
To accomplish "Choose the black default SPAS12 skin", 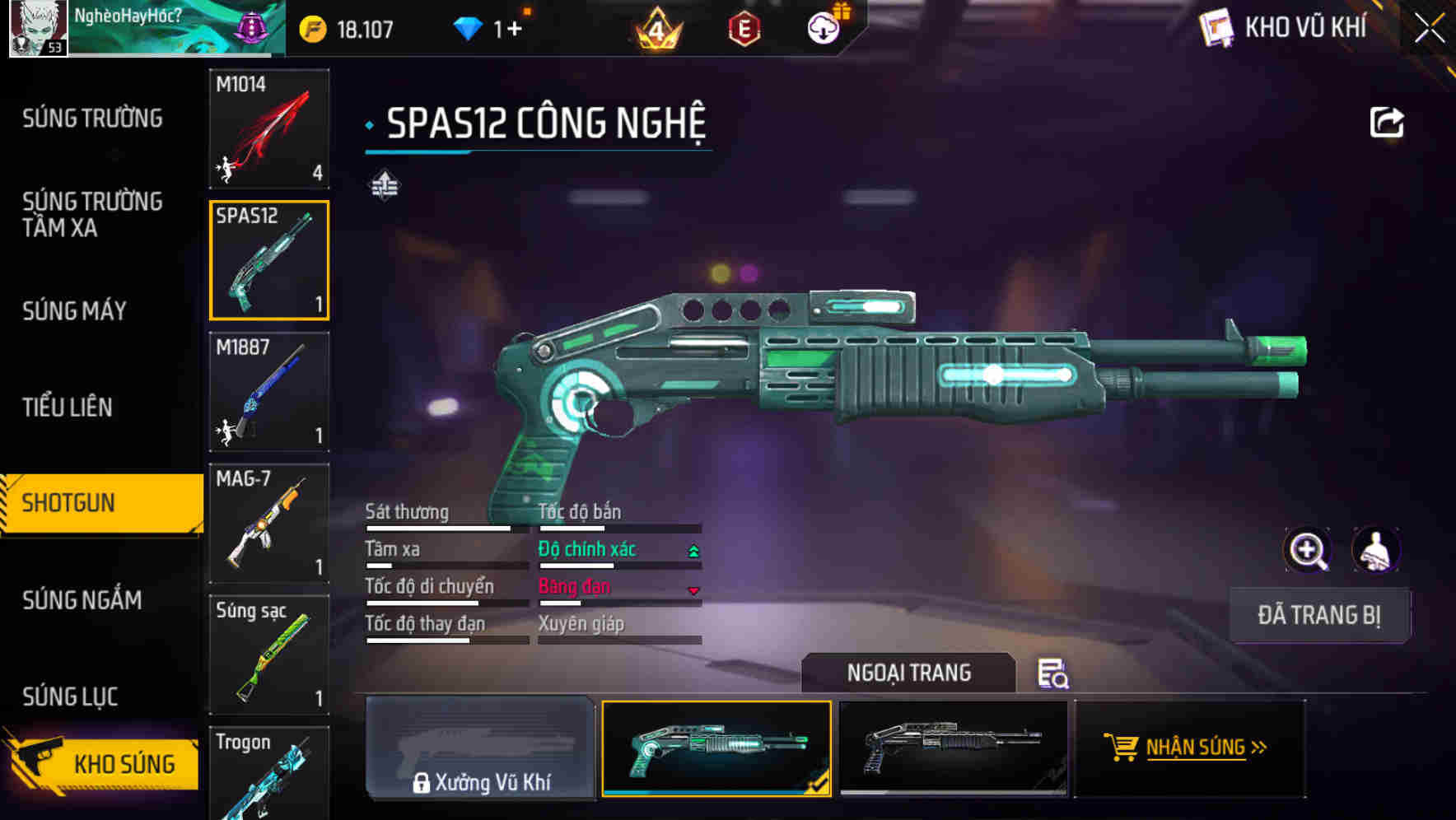I will tap(953, 748).
